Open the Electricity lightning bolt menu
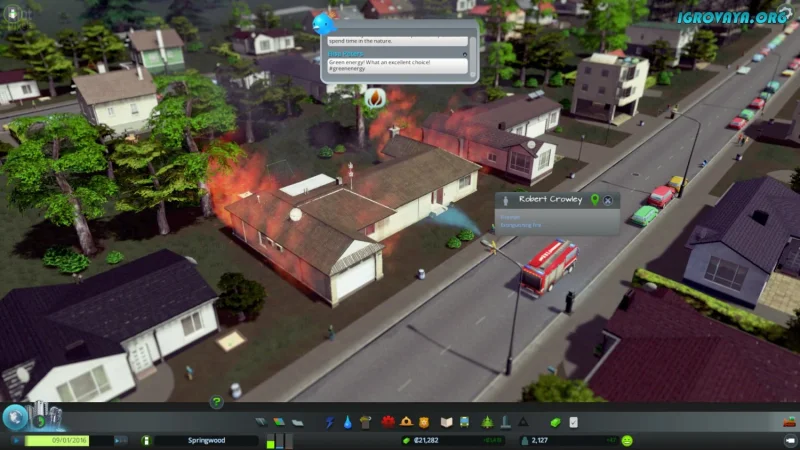Viewport: 800px width, 450px height. coord(329,422)
